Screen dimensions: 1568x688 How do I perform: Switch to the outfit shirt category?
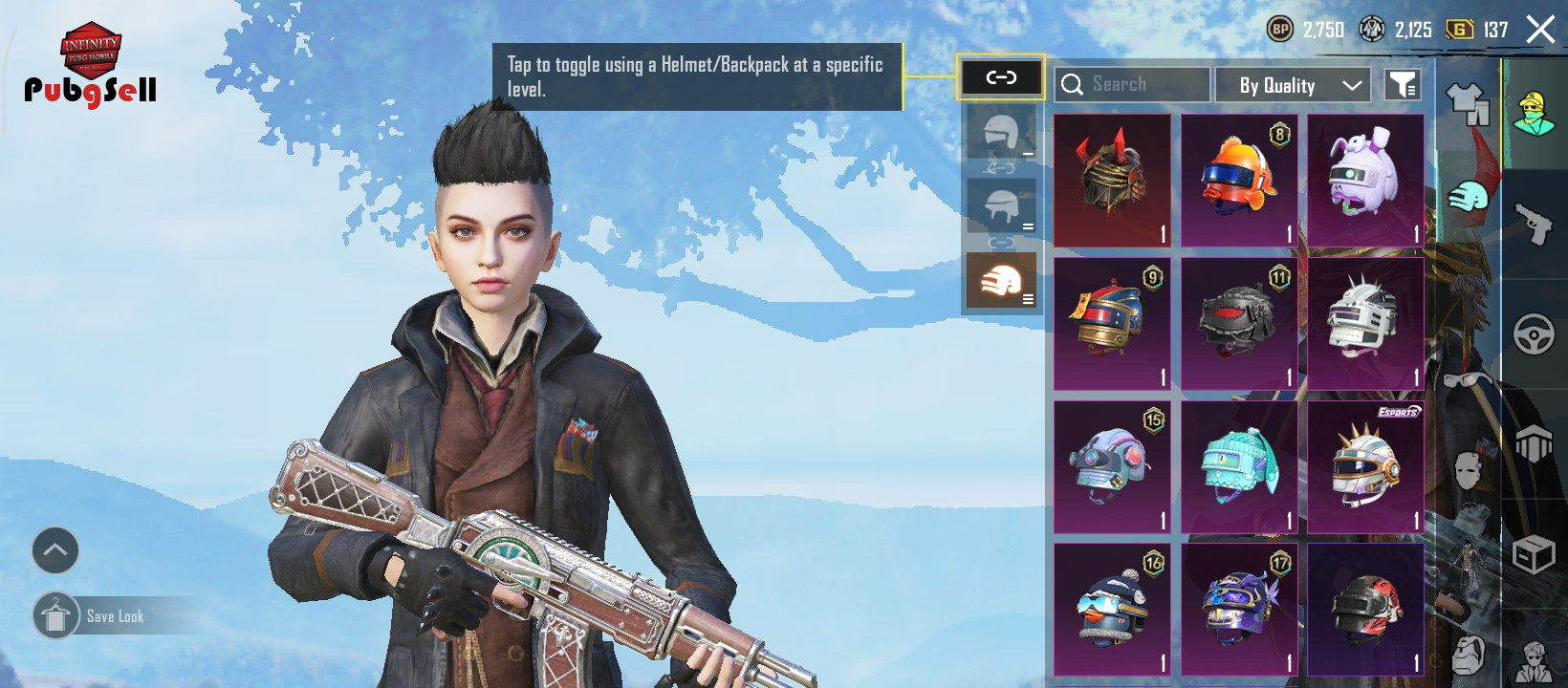(1468, 102)
